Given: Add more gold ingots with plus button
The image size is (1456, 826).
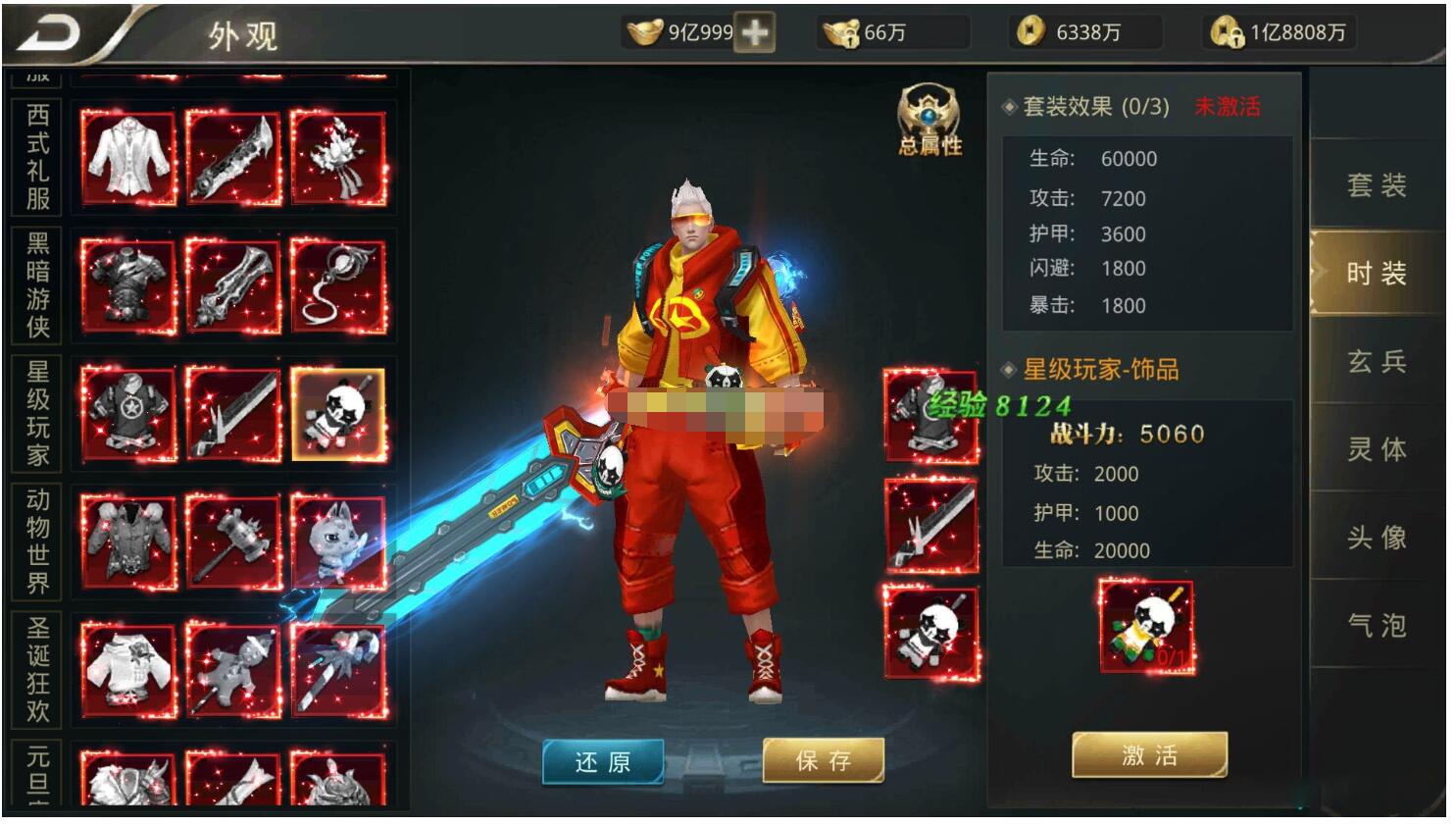Looking at the screenshot, I should point(755,32).
